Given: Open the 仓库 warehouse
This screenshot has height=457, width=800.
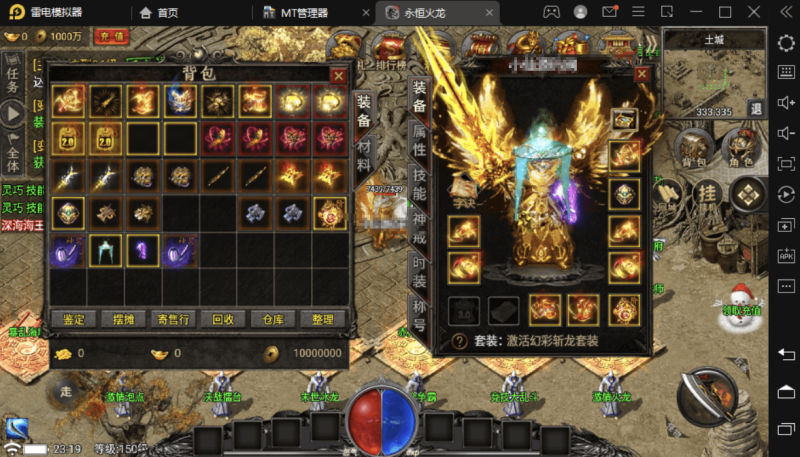Looking at the screenshot, I should point(273,320).
